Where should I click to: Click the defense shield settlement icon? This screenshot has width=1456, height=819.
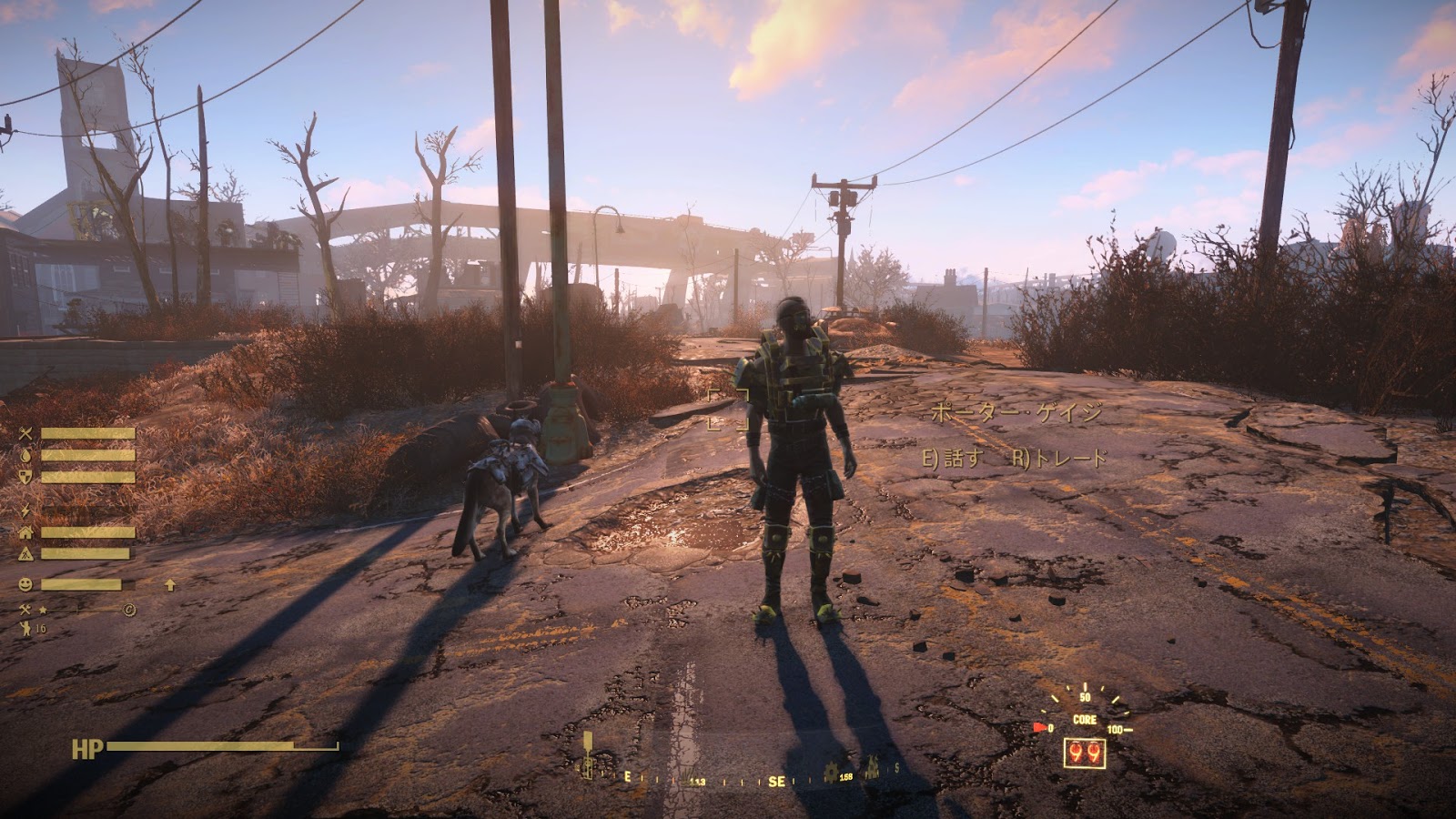tap(25, 477)
